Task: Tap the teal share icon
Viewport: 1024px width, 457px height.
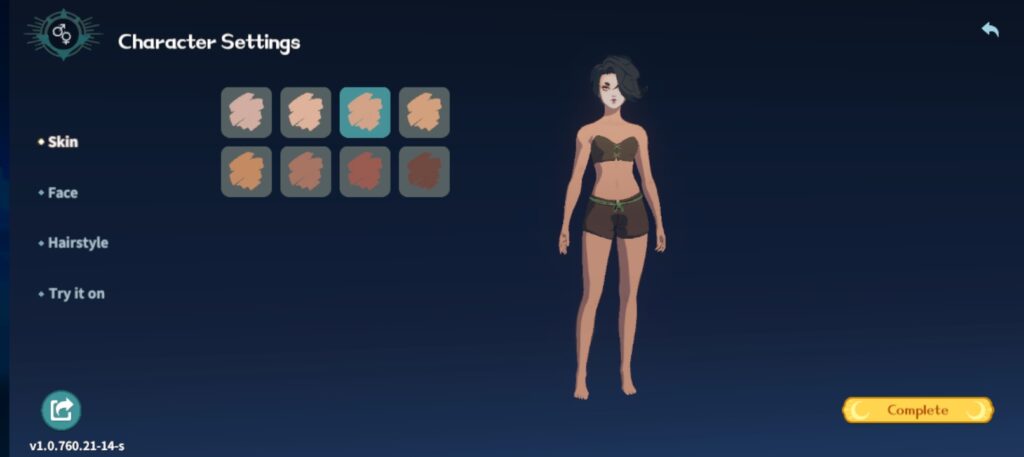Action: [x=61, y=410]
